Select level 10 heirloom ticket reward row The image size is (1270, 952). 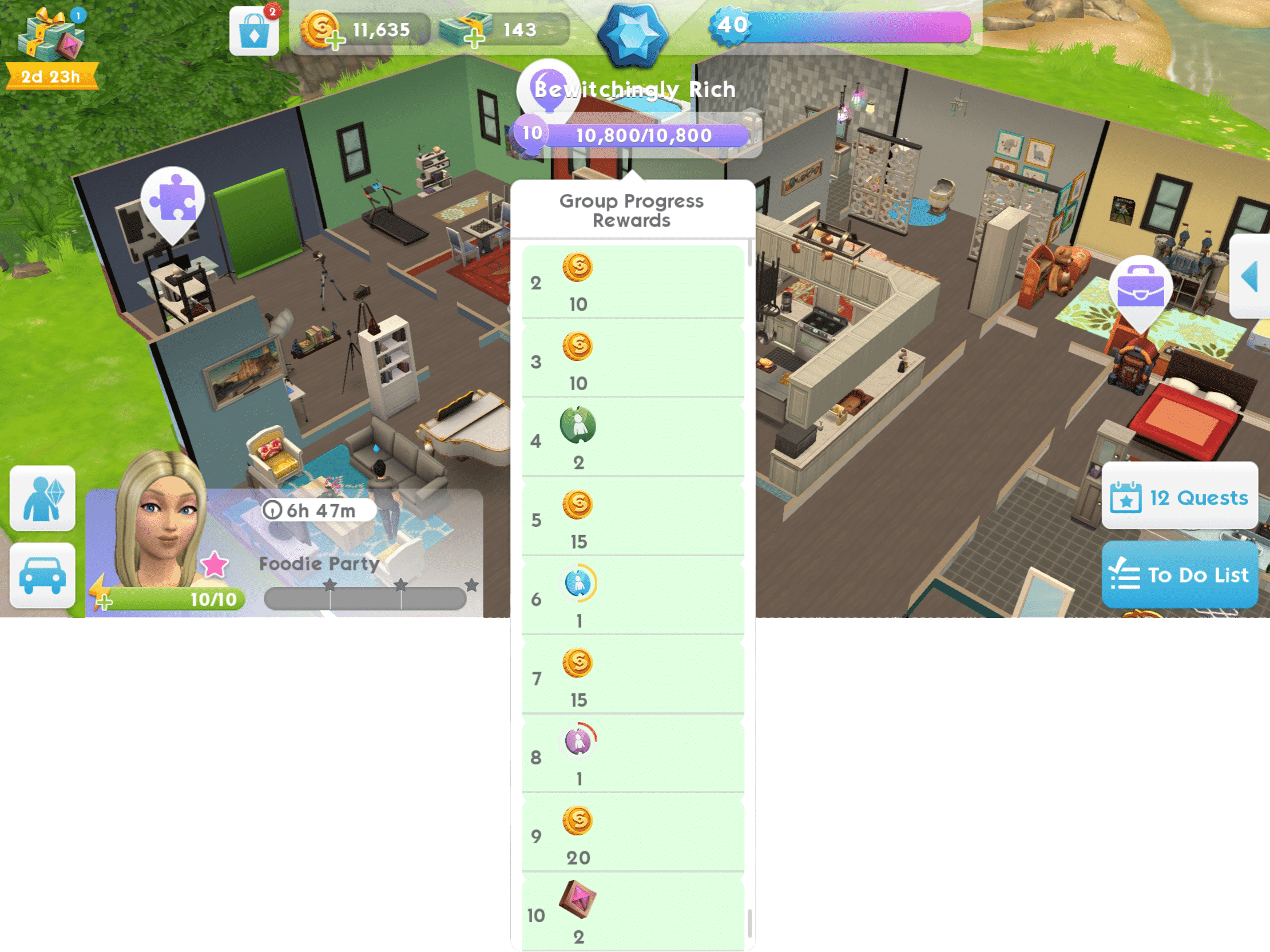coord(633,913)
